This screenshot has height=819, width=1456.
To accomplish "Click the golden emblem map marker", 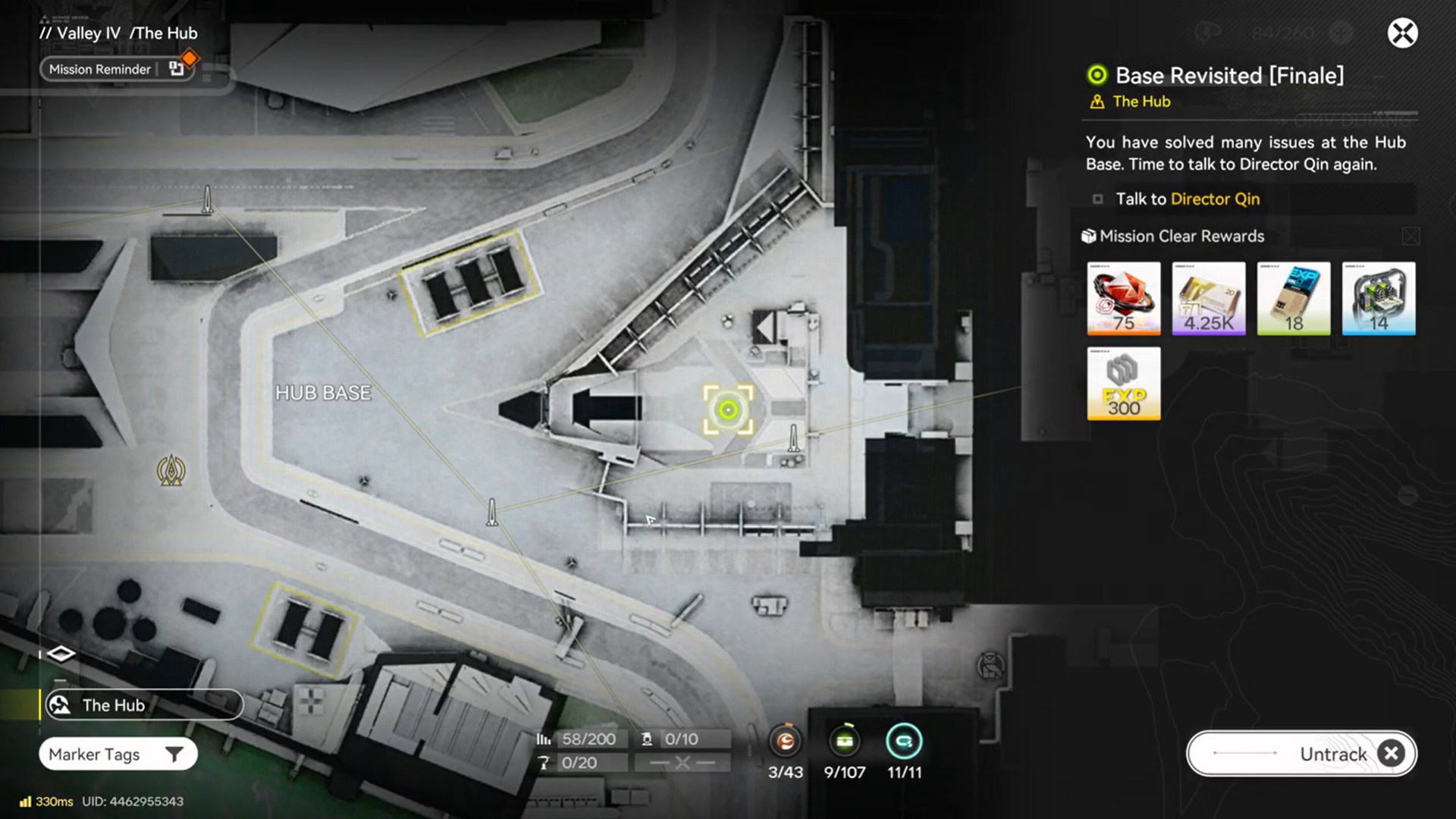I will tap(171, 471).
